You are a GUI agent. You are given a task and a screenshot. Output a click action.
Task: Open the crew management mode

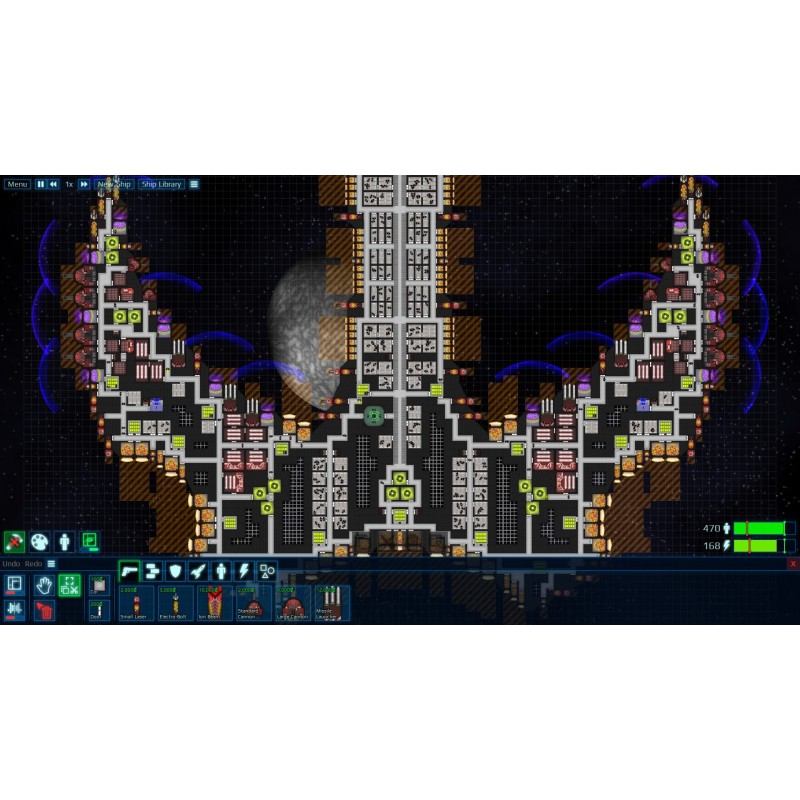pos(65,541)
